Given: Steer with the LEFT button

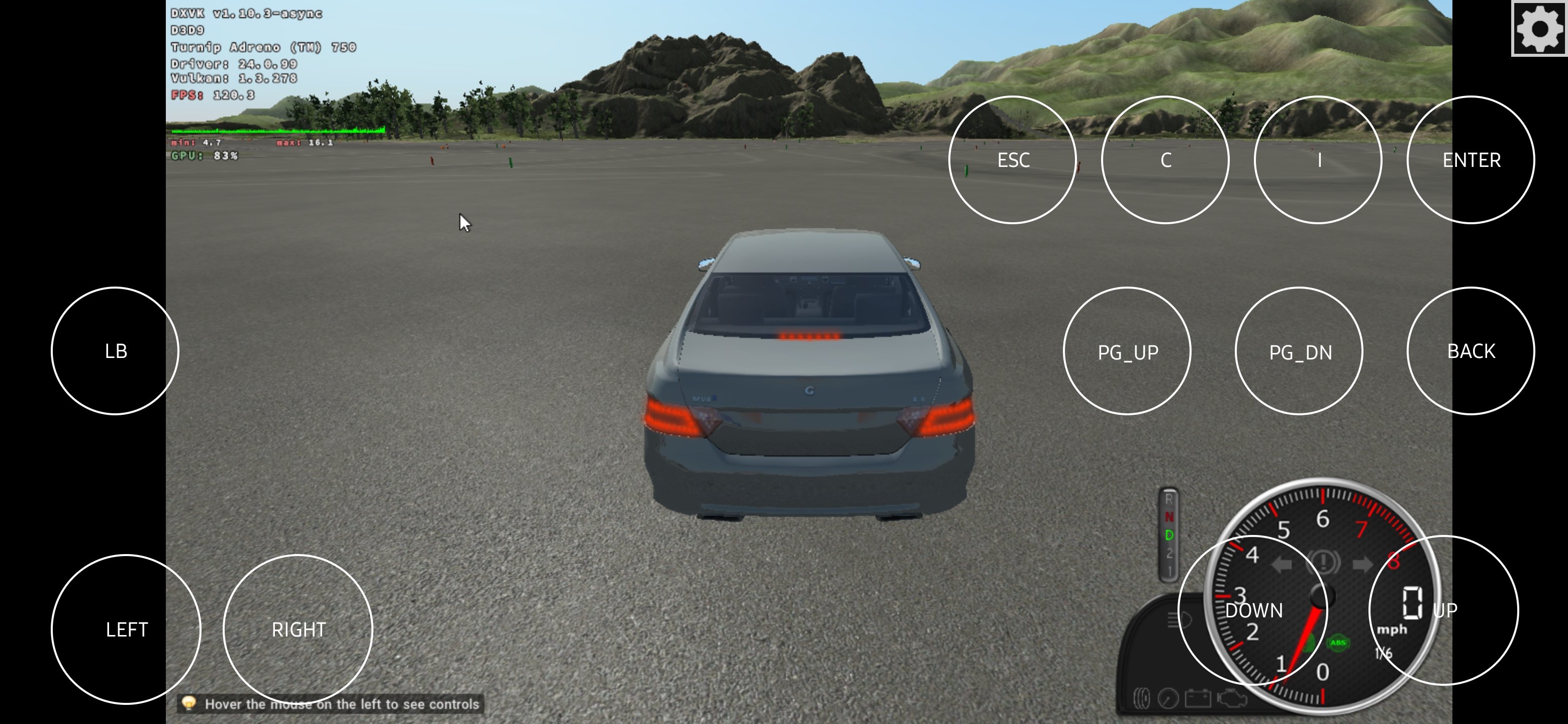Looking at the screenshot, I should point(126,629).
